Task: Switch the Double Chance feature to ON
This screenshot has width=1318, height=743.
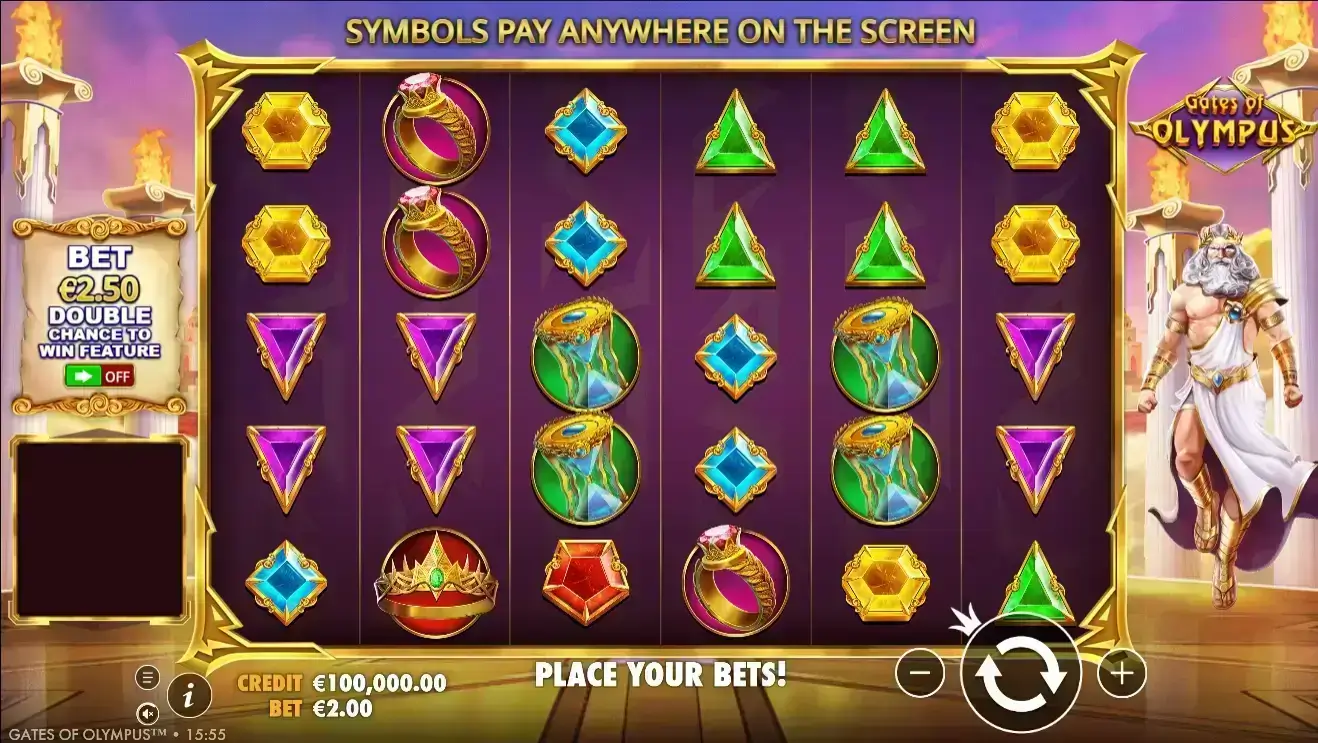Action: coord(98,376)
